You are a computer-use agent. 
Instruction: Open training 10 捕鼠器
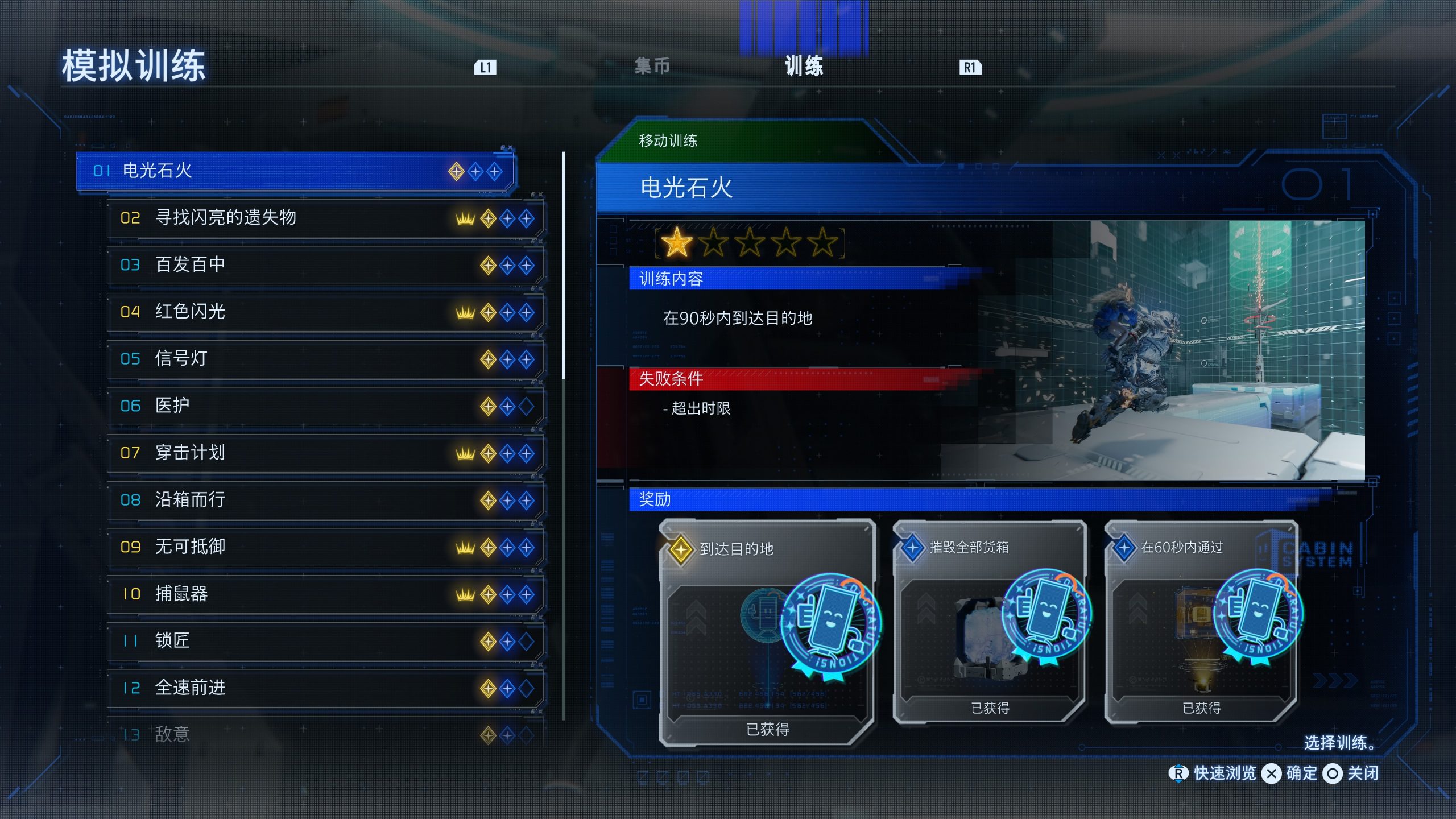[x=324, y=594]
